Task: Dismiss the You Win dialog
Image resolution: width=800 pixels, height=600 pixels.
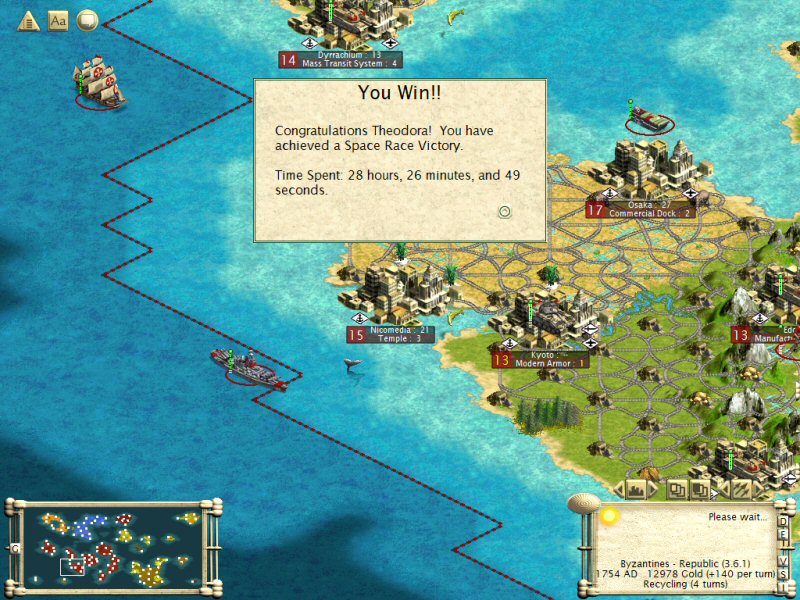Action: (x=505, y=211)
